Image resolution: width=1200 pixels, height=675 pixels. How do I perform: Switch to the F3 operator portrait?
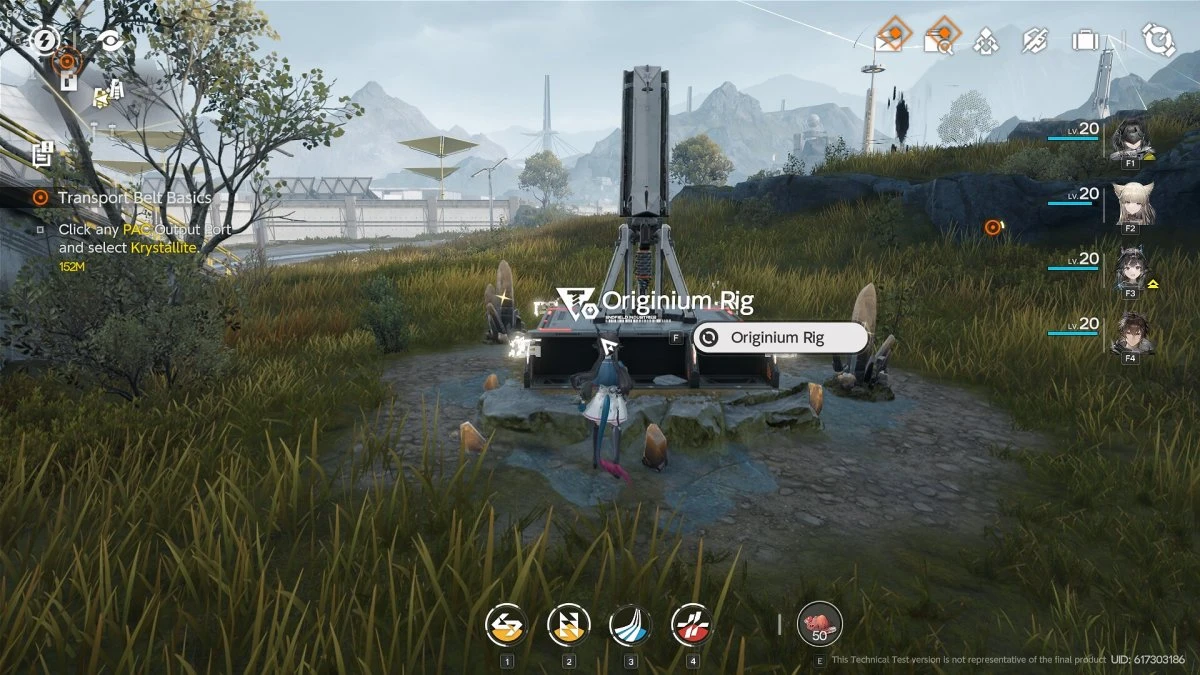point(1131,270)
